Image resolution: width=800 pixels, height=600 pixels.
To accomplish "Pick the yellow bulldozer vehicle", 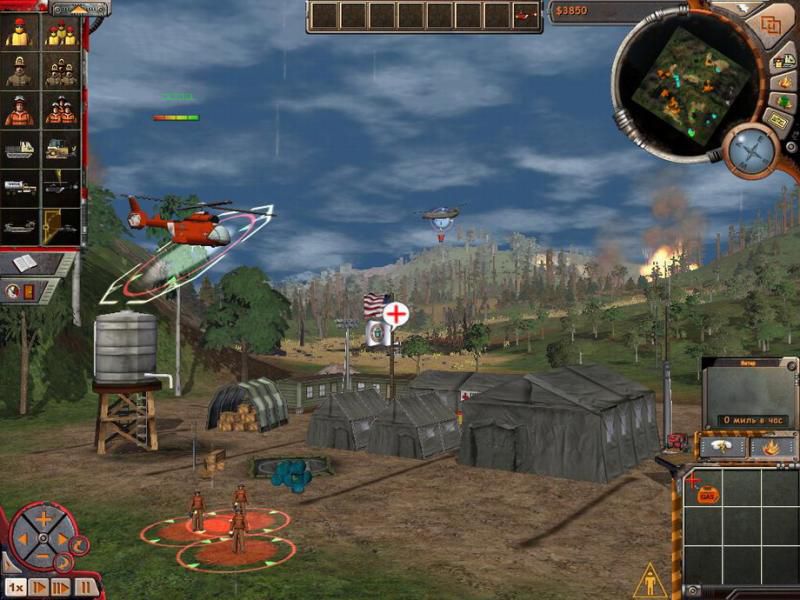I will click(61, 149).
